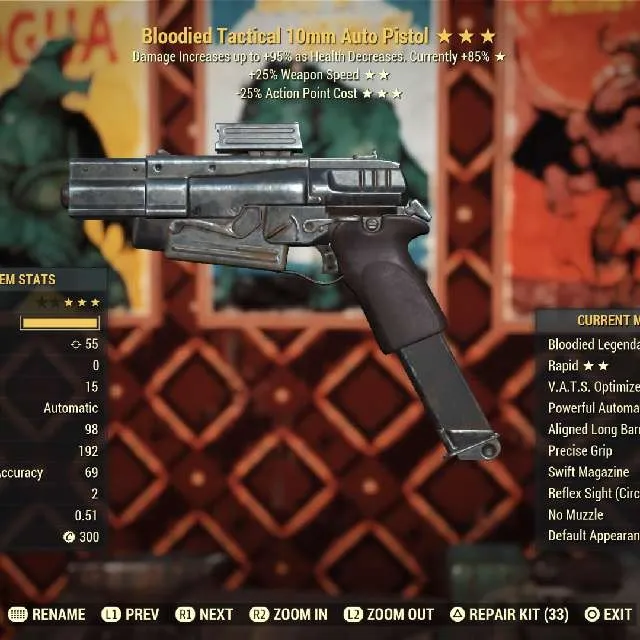Use a Repair Kit on the pistol
Viewport: 640px width, 640px height.
pos(510,615)
